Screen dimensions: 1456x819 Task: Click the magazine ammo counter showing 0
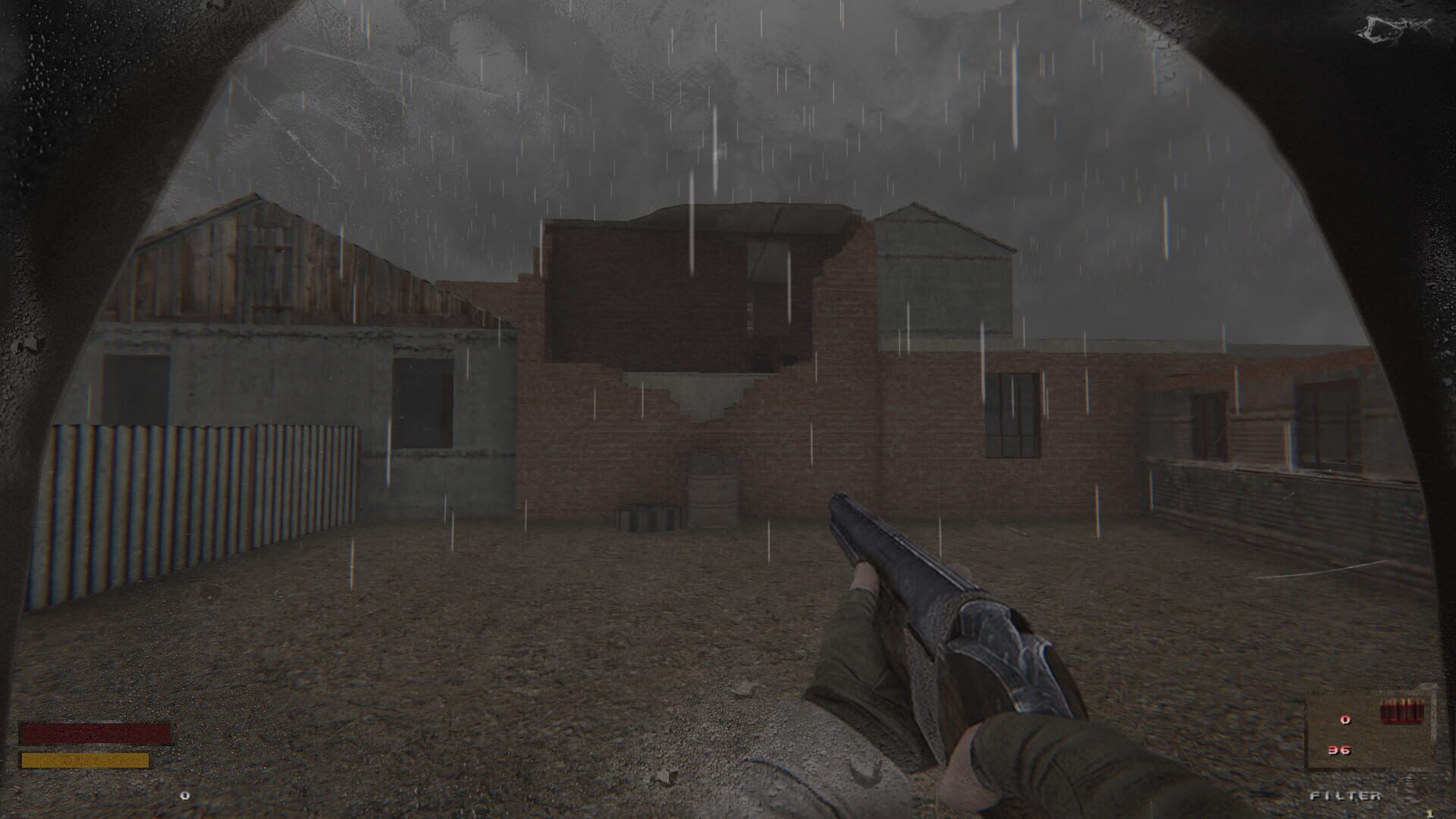click(x=1345, y=720)
